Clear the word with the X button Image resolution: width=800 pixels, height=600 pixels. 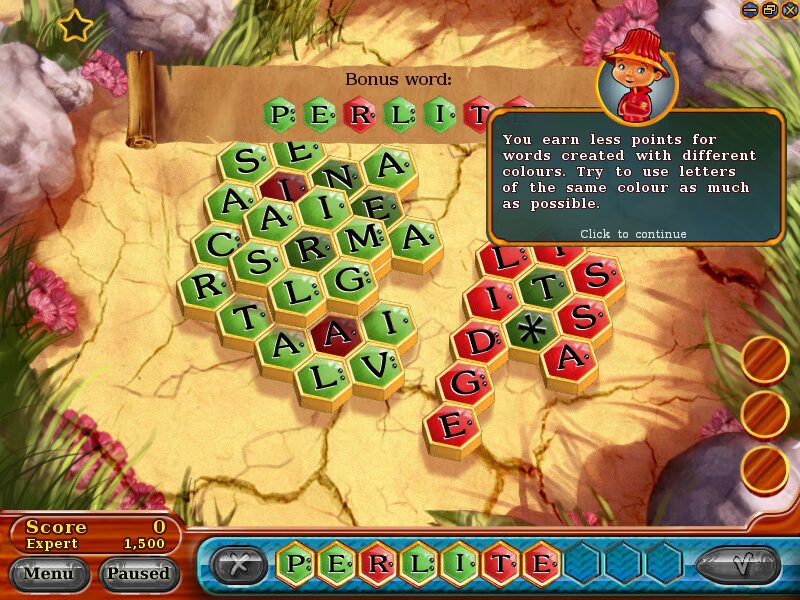(238, 565)
